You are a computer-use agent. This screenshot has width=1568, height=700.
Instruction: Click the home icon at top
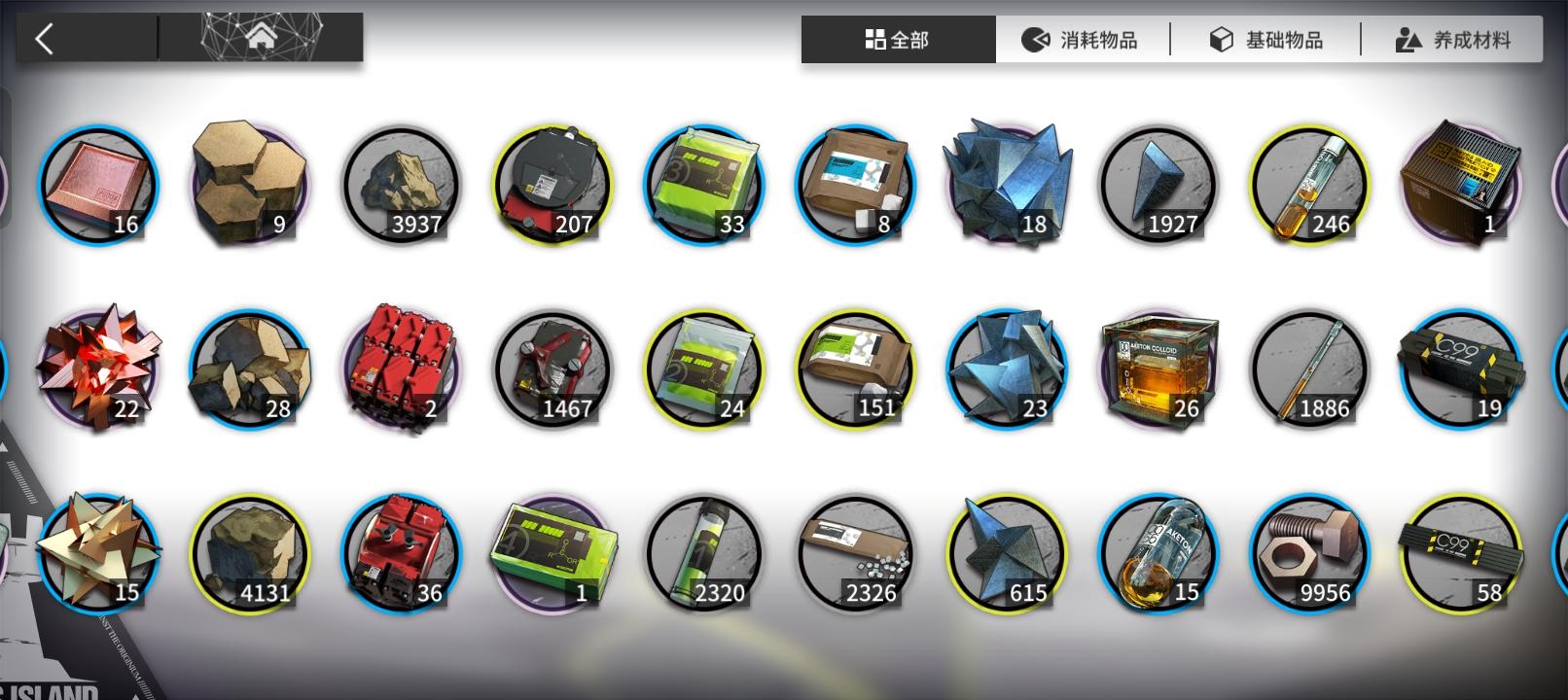pyautogui.click(x=260, y=35)
